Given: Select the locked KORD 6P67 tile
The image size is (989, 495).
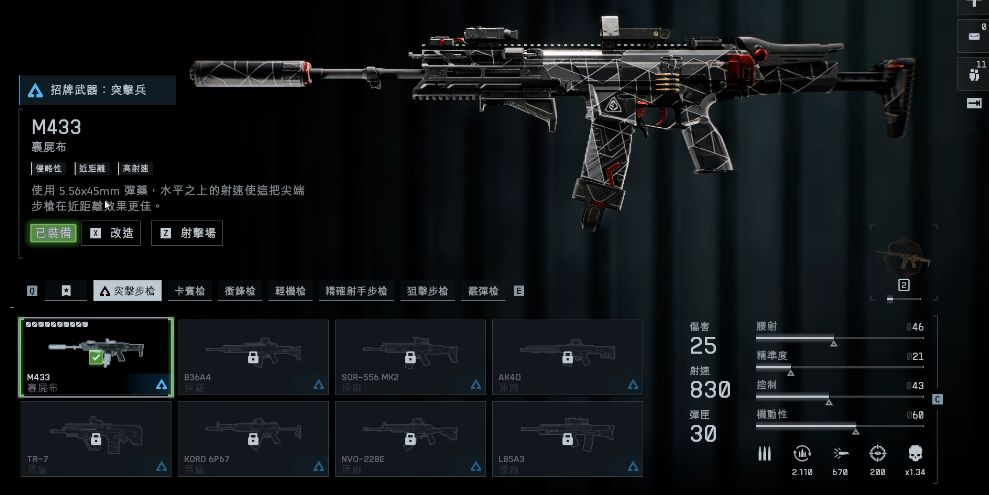Looking at the screenshot, I should [253, 438].
